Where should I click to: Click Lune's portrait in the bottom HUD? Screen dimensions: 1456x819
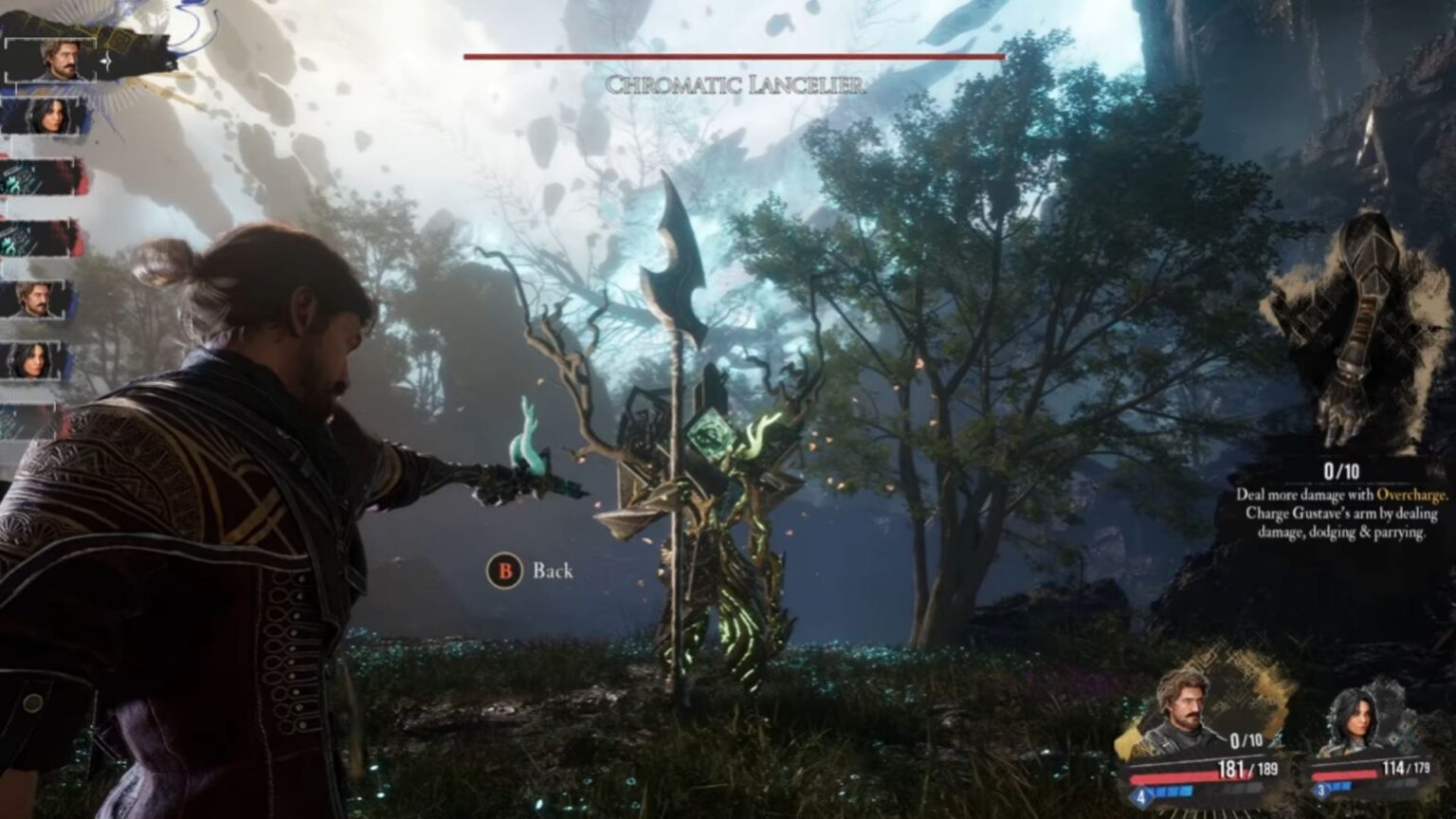tap(1359, 719)
